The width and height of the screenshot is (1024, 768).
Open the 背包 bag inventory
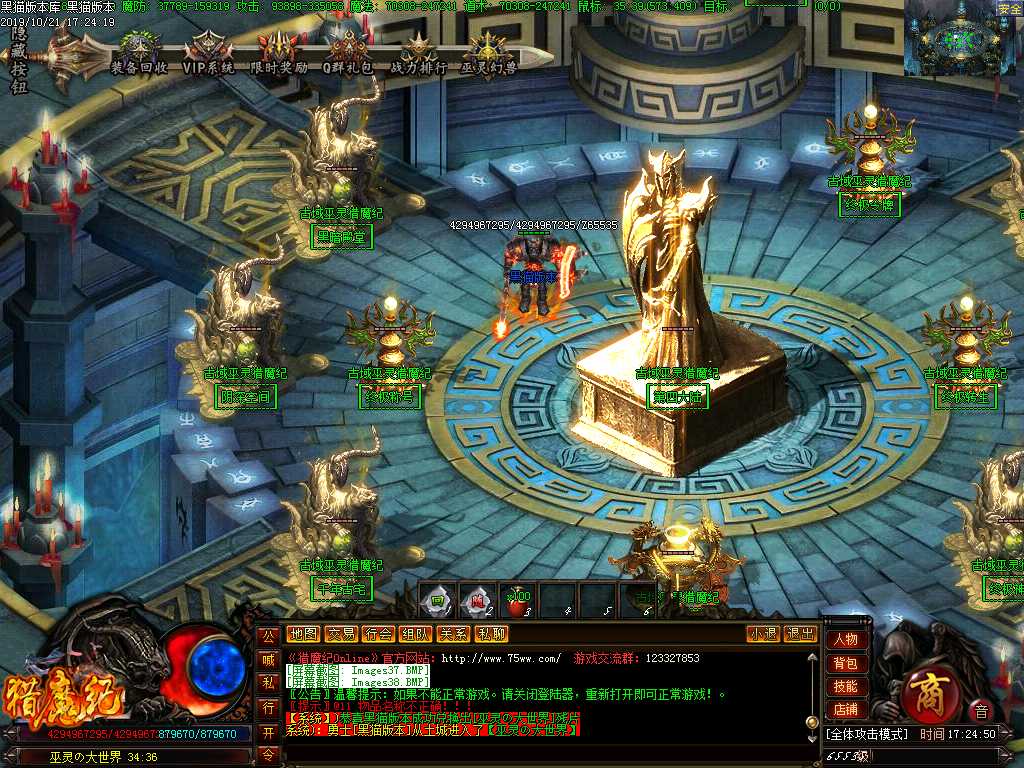coord(845,663)
